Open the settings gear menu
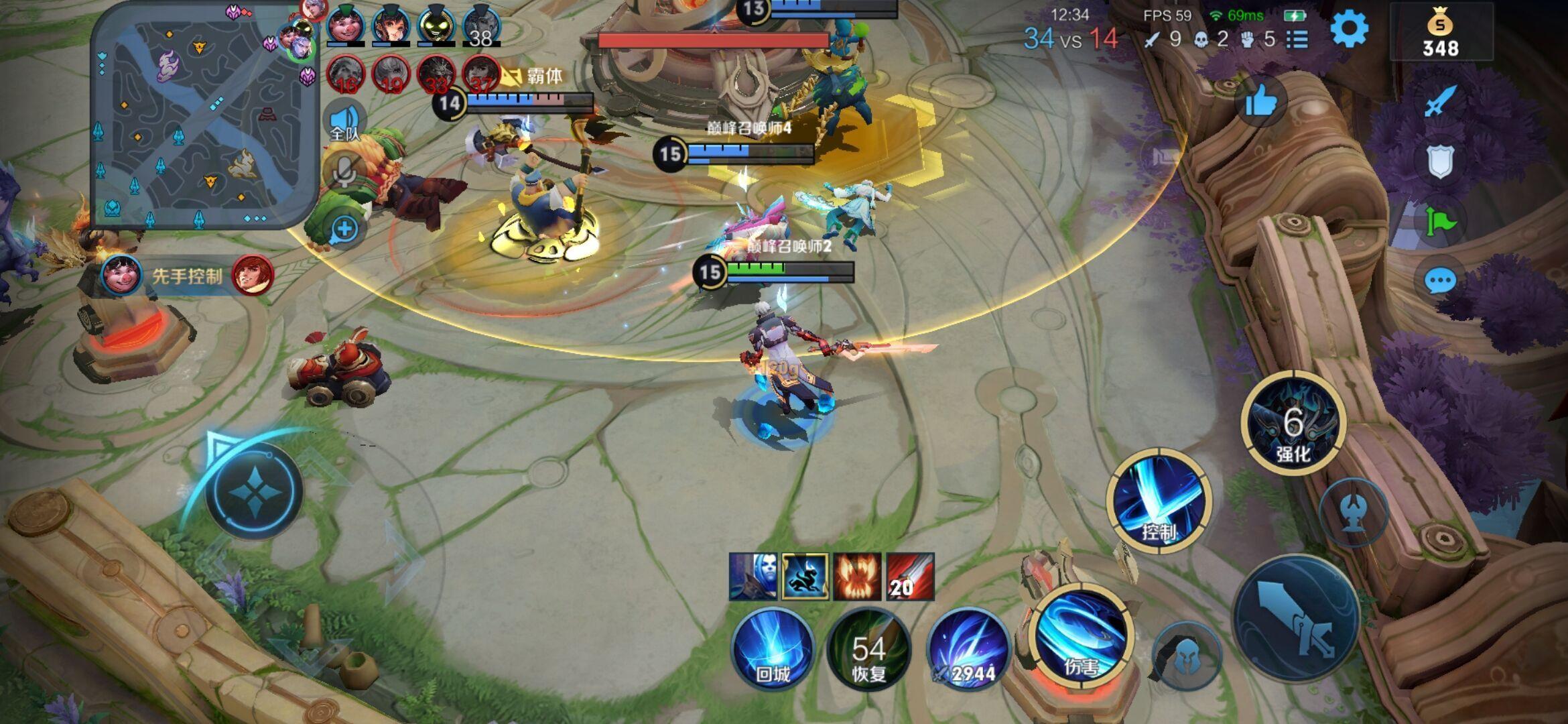This screenshot has height=724, width=1568. pyautogui.click(x=1348, y=29)
